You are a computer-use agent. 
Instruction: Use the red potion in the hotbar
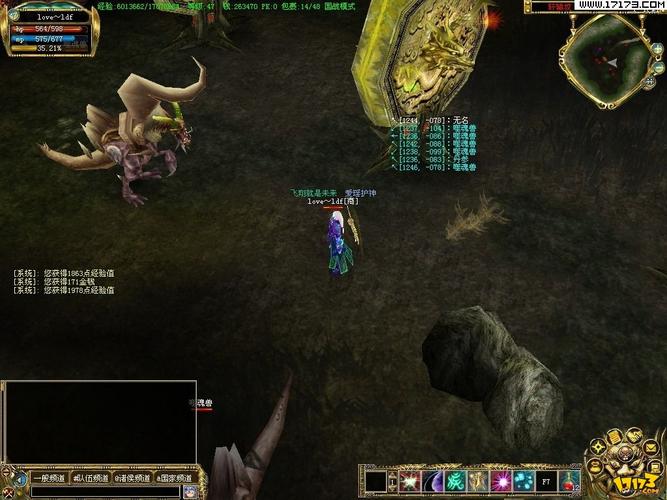570,481
